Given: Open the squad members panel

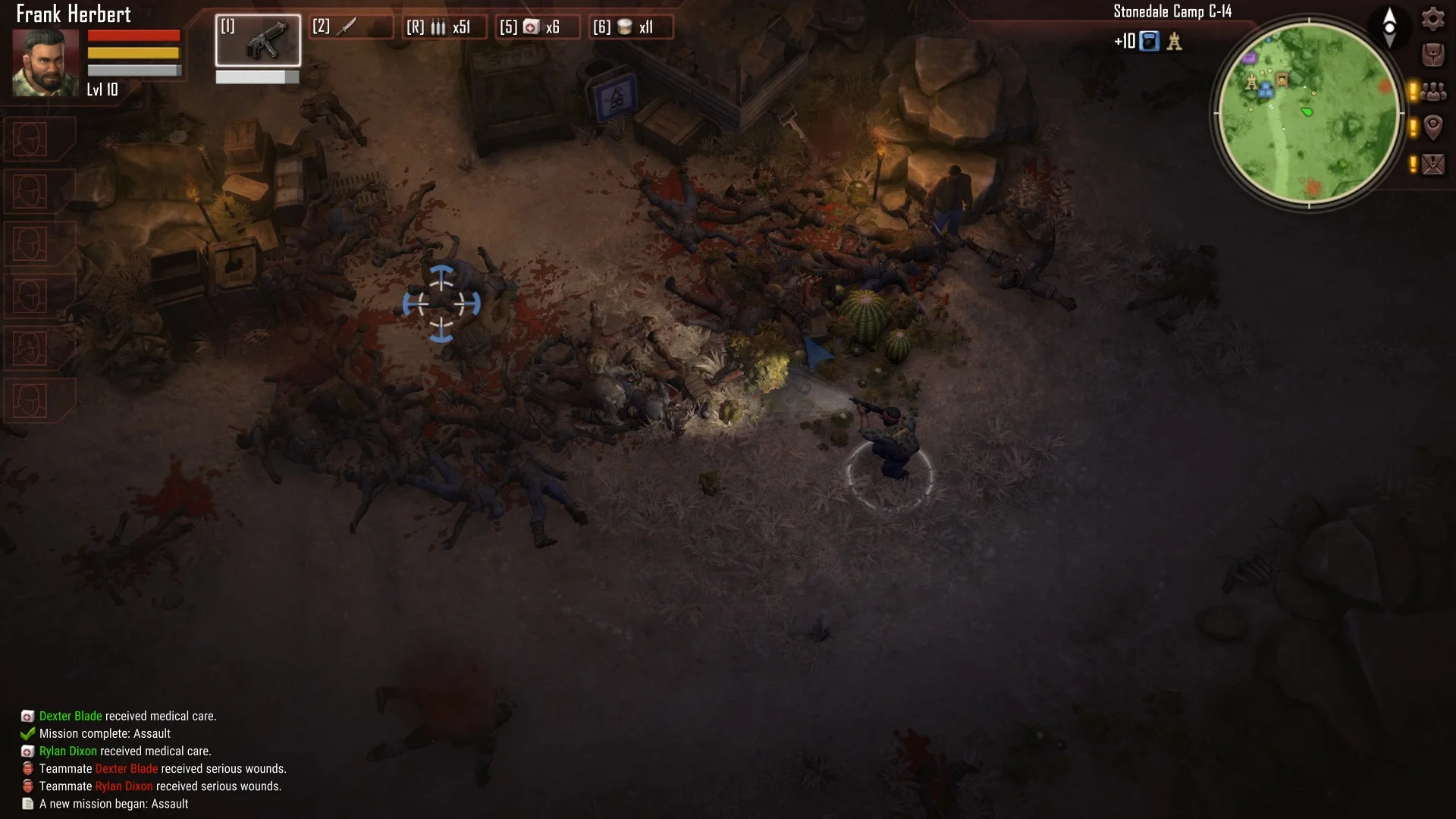Looking at the screenshot, I should coord(1432,92).
